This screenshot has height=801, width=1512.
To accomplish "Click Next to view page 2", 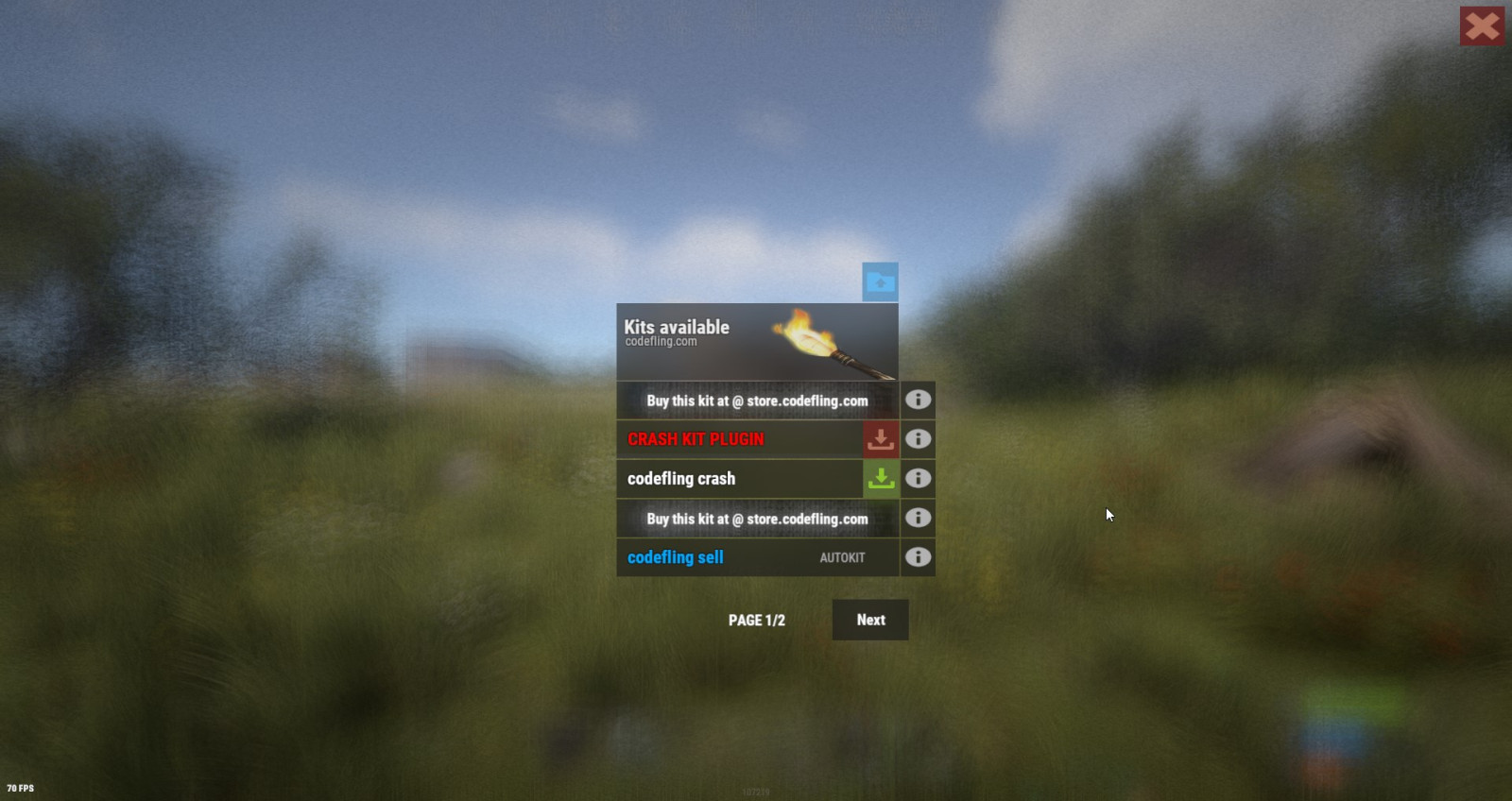I will pos(869,620).
